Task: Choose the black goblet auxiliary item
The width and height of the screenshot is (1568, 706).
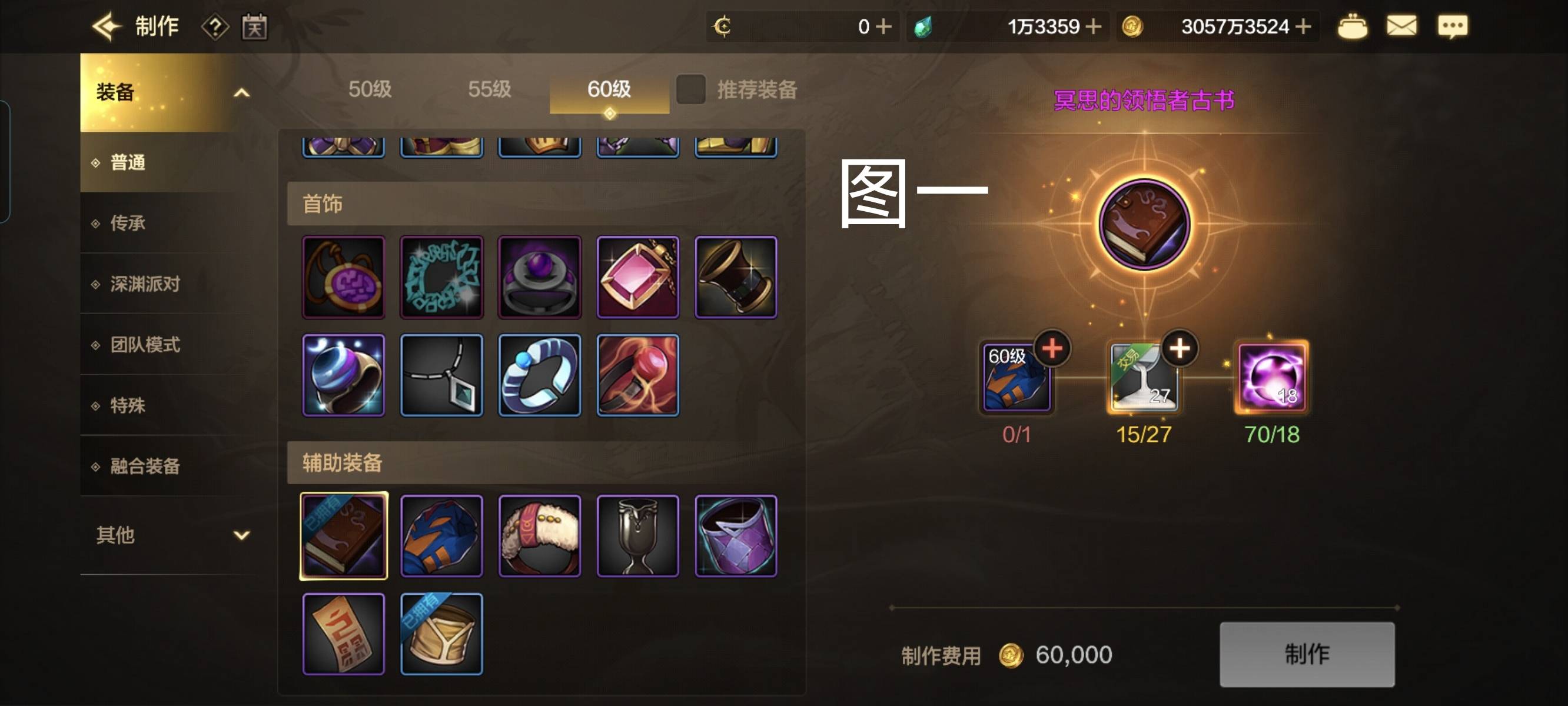Action: (x=637, y=536)
